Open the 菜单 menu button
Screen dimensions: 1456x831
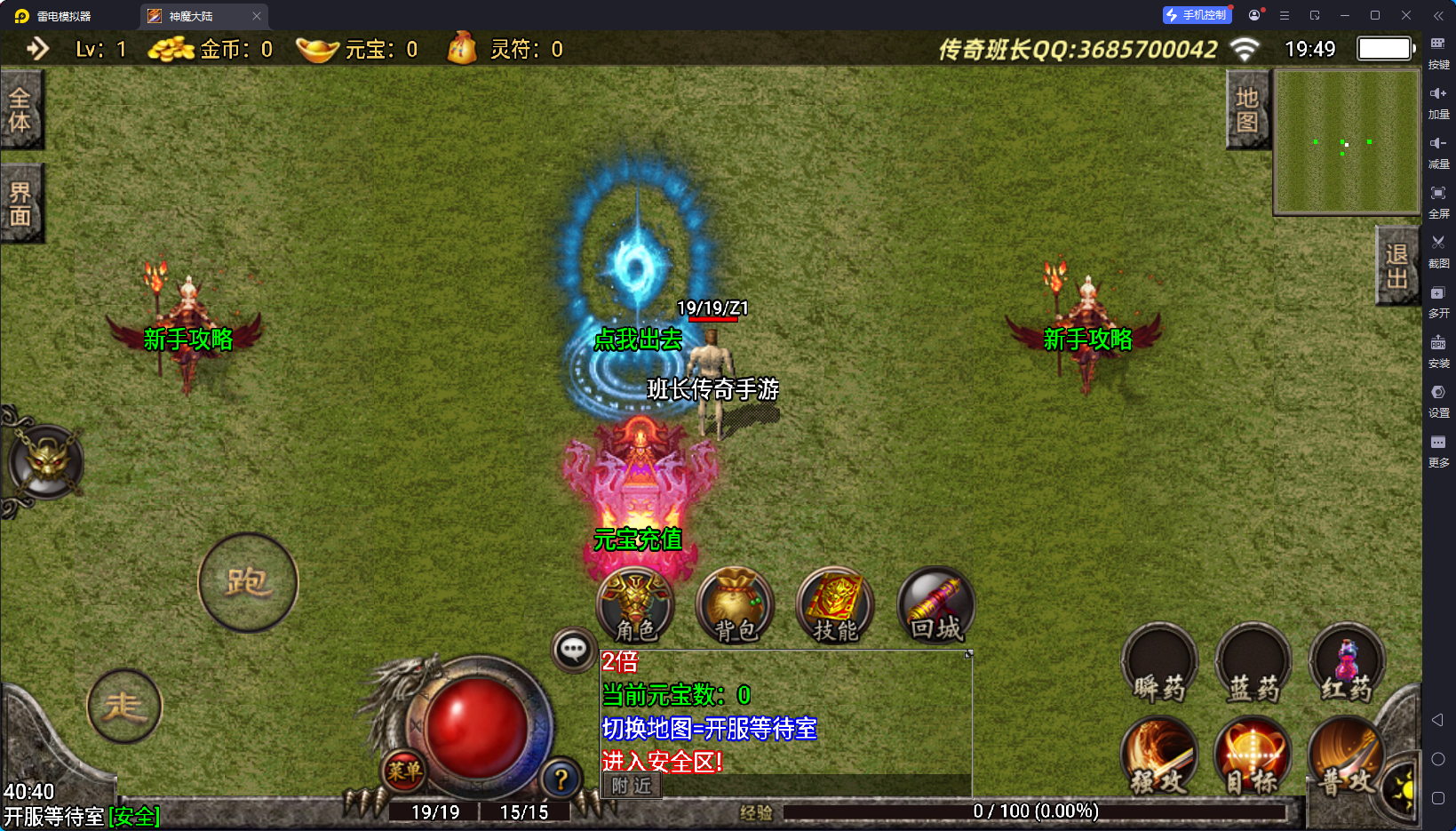(403, 771)
